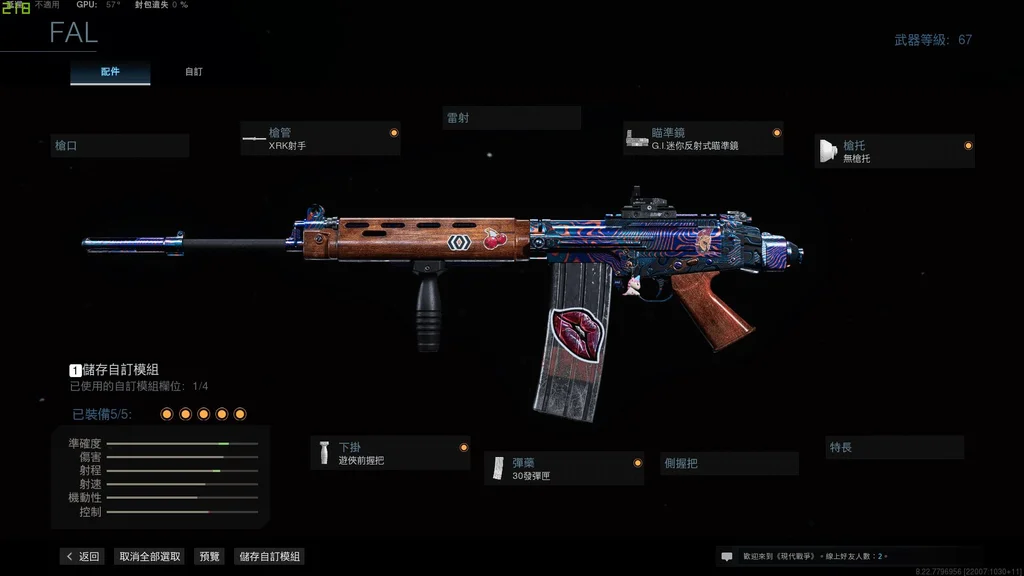Choose the 雷射 laser attachment slot

pos(511,118)
